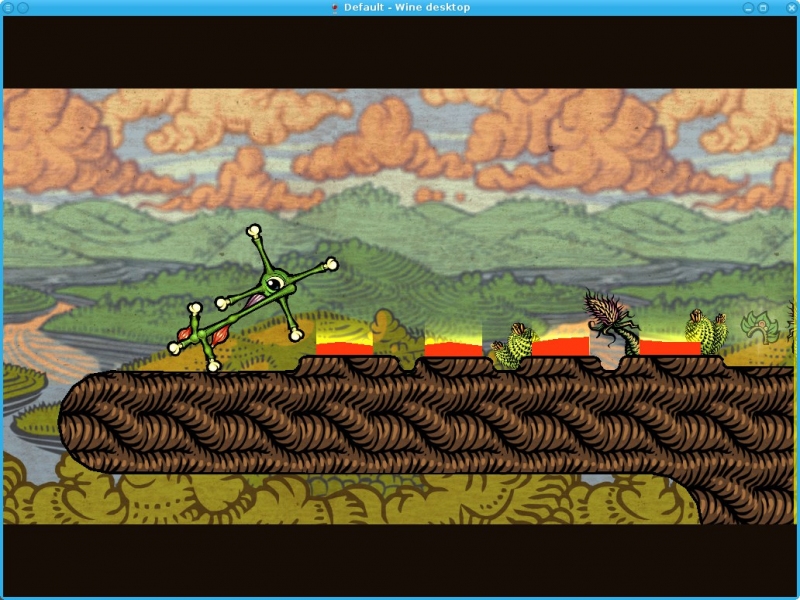Close the Wine desktop window

(x=791, y=7)
